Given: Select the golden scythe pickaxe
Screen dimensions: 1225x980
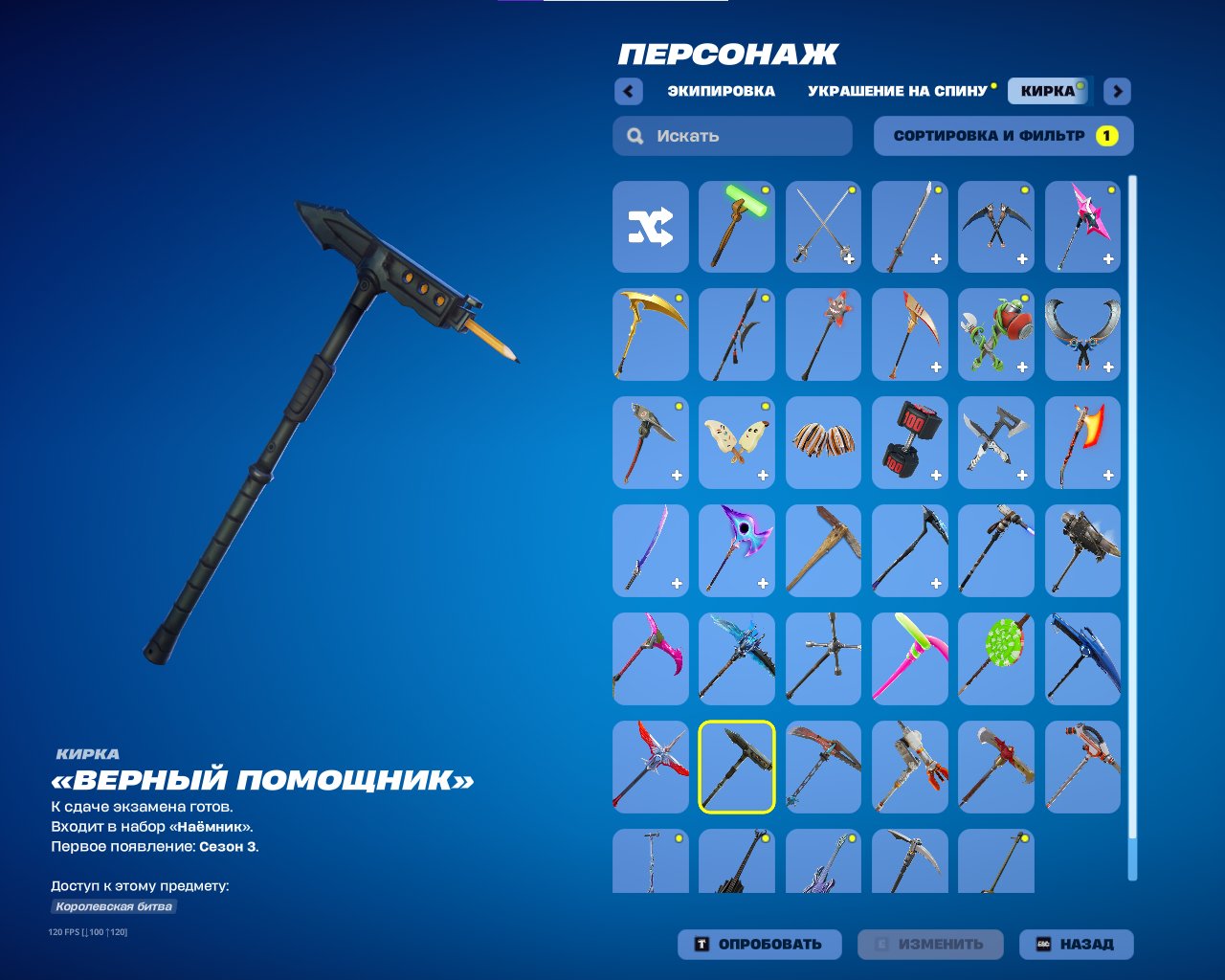Looking at the screenshot, I should click(x=650, y=335).
